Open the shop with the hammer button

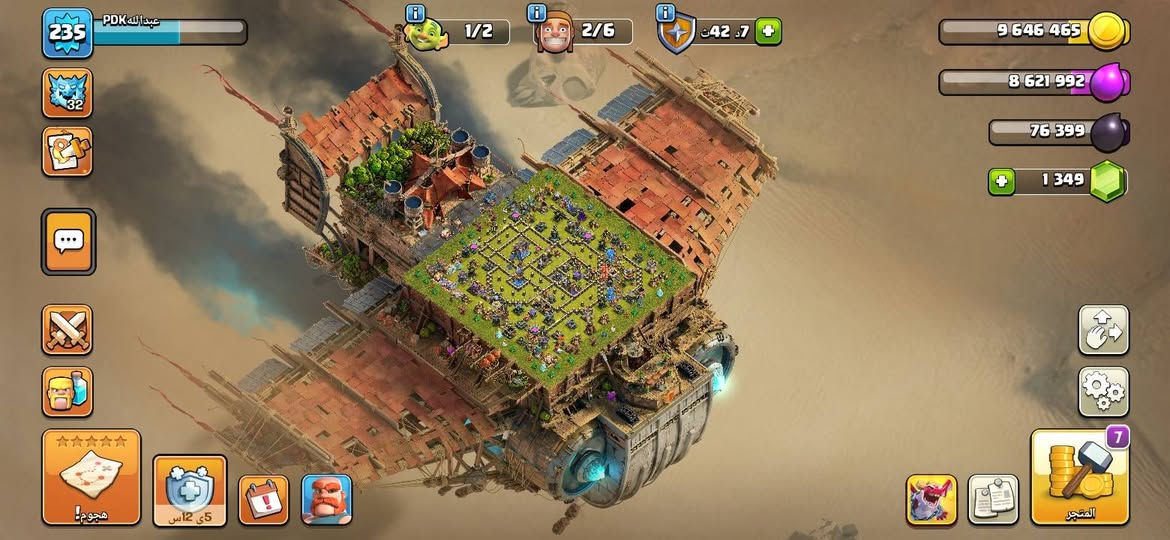click(1079, 477)
